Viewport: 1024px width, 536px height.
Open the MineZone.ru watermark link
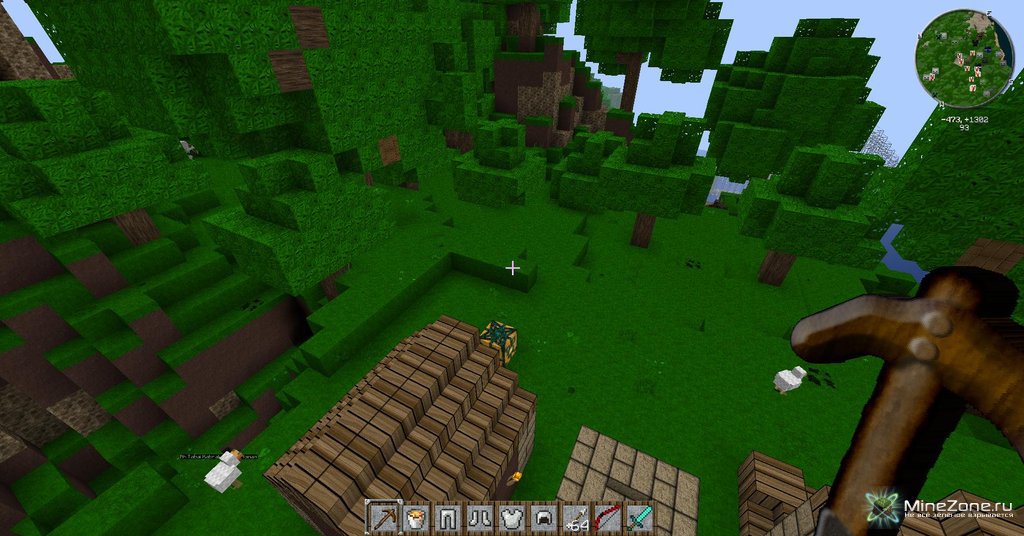pos(945,507)
